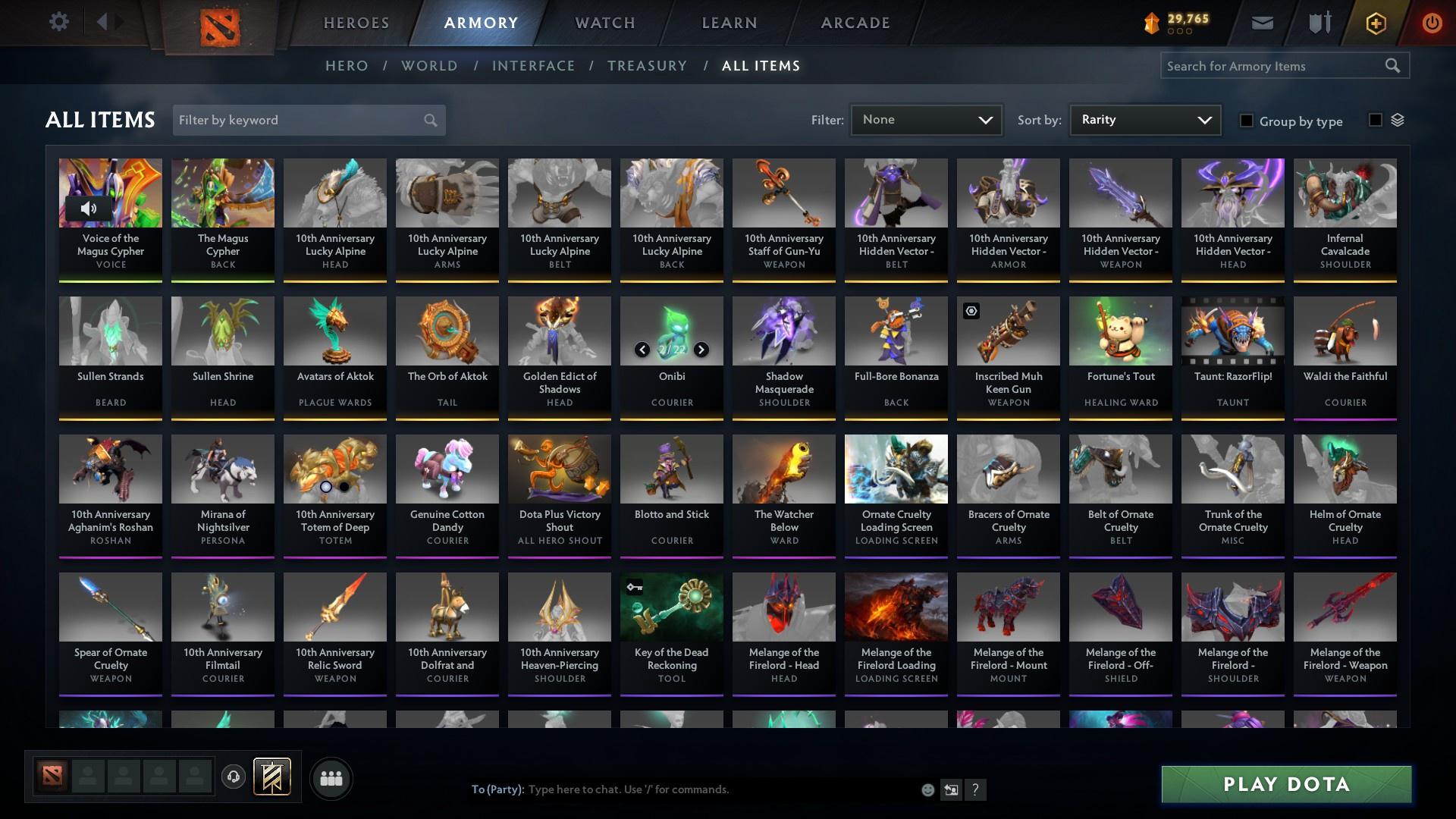
Task: Open the ALL ITEMS breadcrumb link
Action: click(761, 66)
